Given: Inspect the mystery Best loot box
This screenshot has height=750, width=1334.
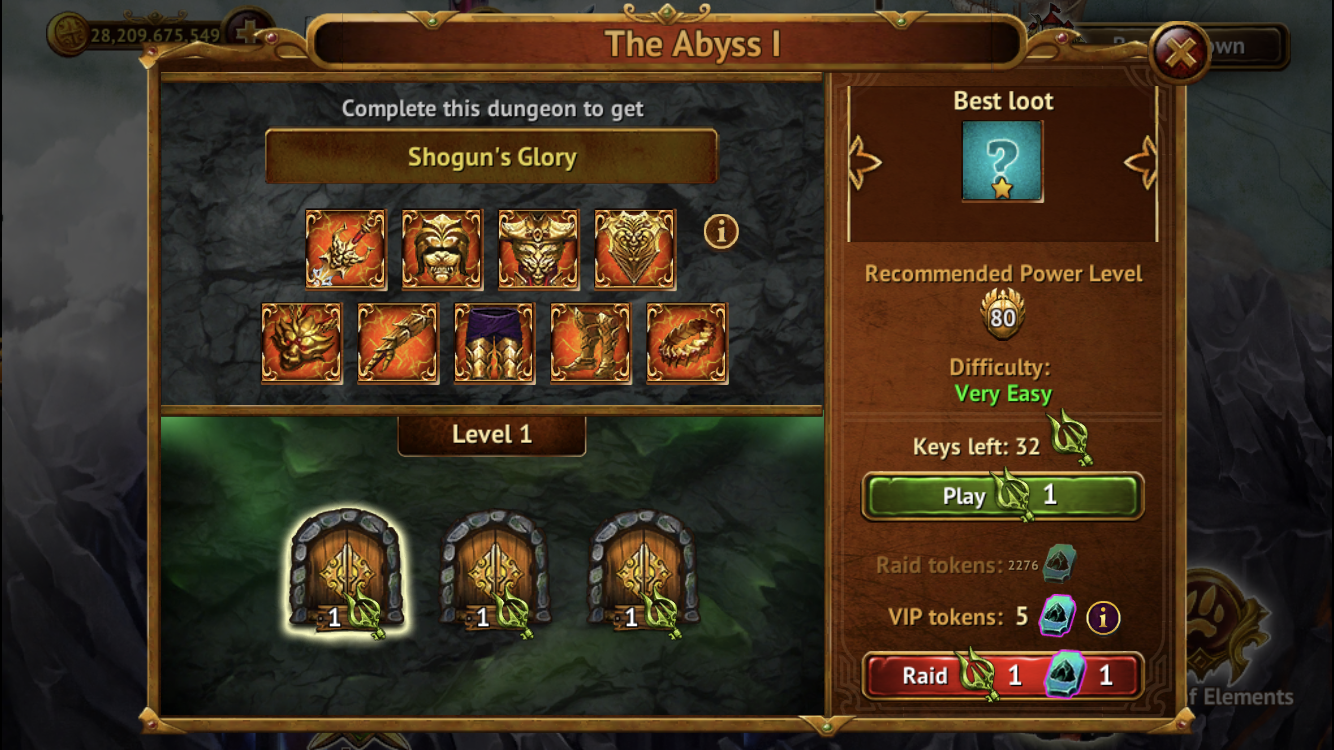Looking at the screenshot, I should tap(1002, 162).
